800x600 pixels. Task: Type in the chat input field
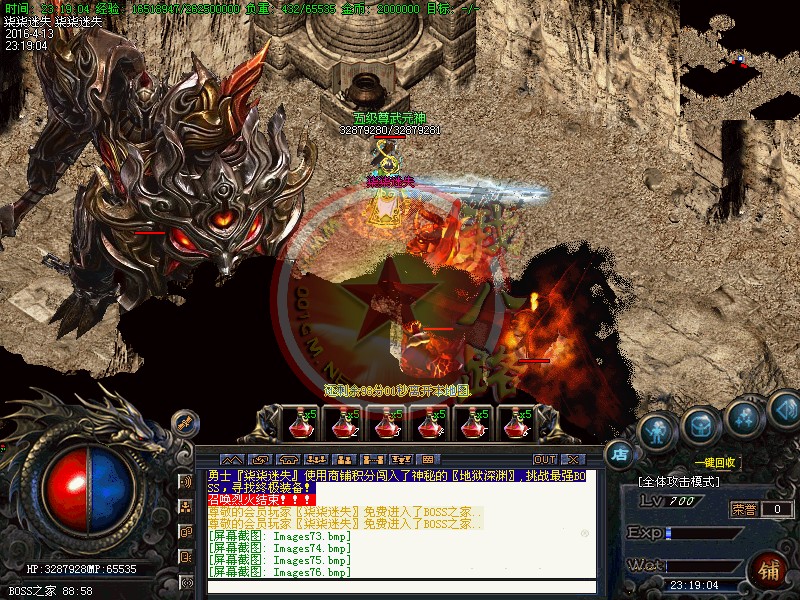400,587
